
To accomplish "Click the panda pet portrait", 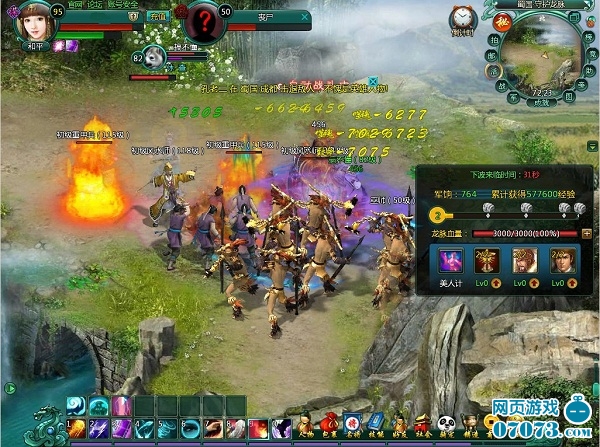I will tap(155, 59).
